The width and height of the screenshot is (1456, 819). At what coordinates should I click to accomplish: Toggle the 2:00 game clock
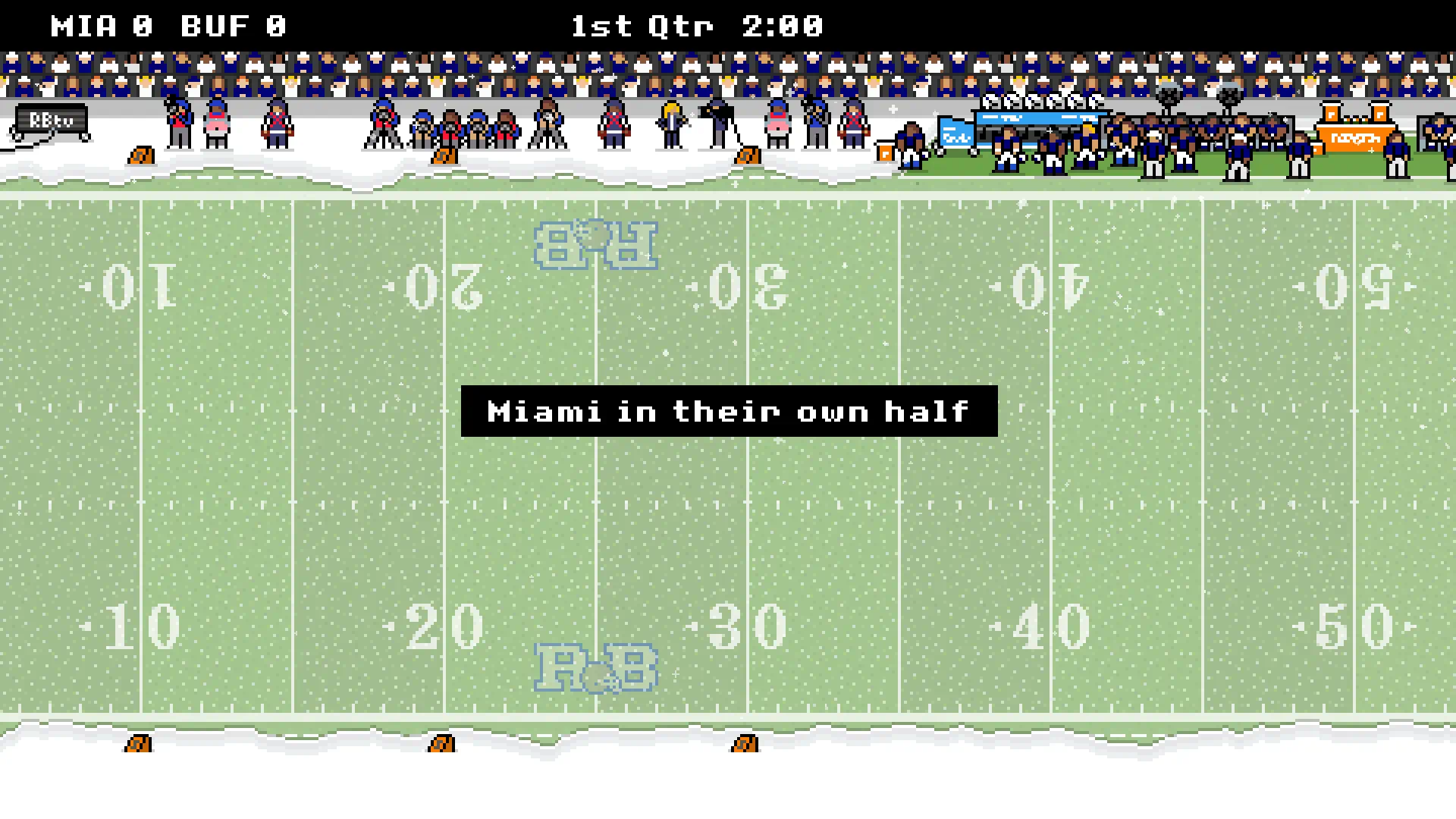pos(777,25)
